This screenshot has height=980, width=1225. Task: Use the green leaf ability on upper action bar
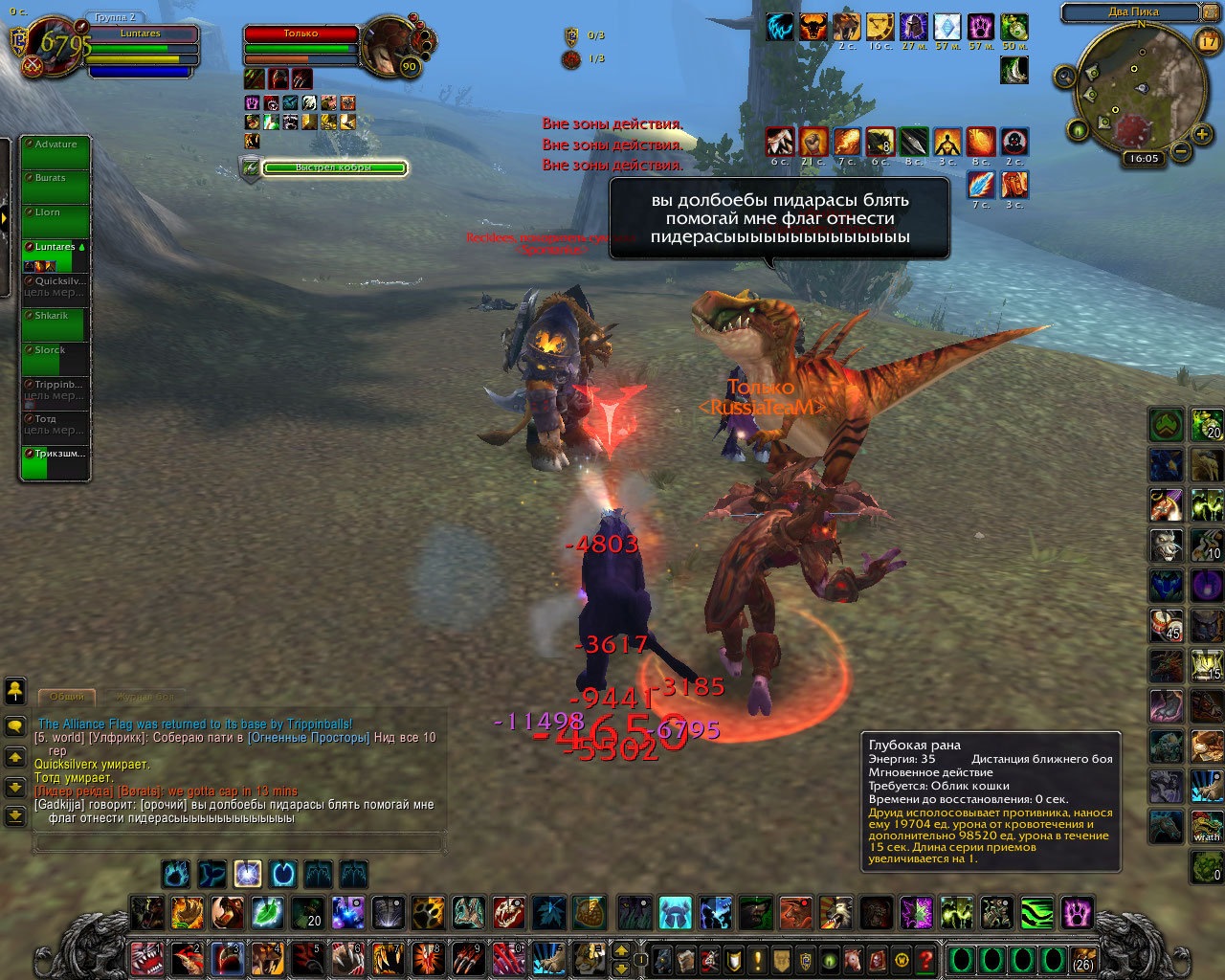[267, 913]
